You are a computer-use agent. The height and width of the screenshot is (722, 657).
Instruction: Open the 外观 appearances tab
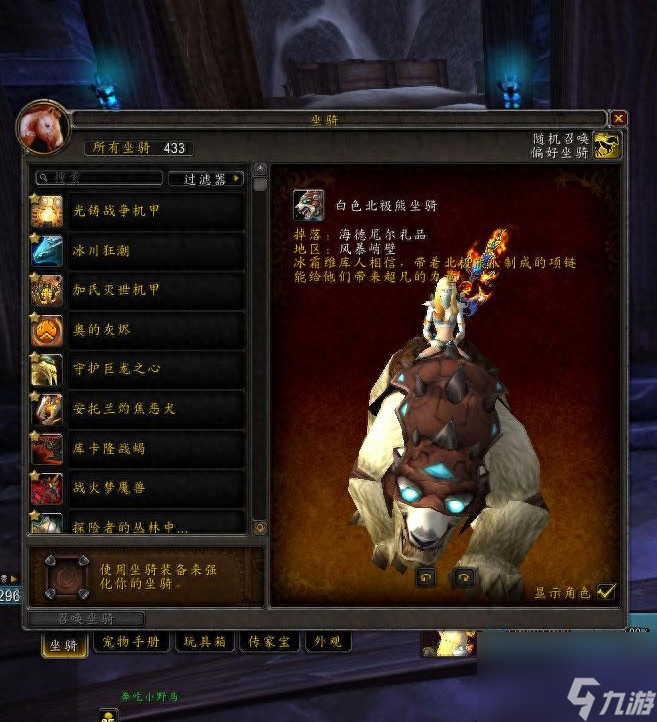pyautogui.click(x=327, y=642)
